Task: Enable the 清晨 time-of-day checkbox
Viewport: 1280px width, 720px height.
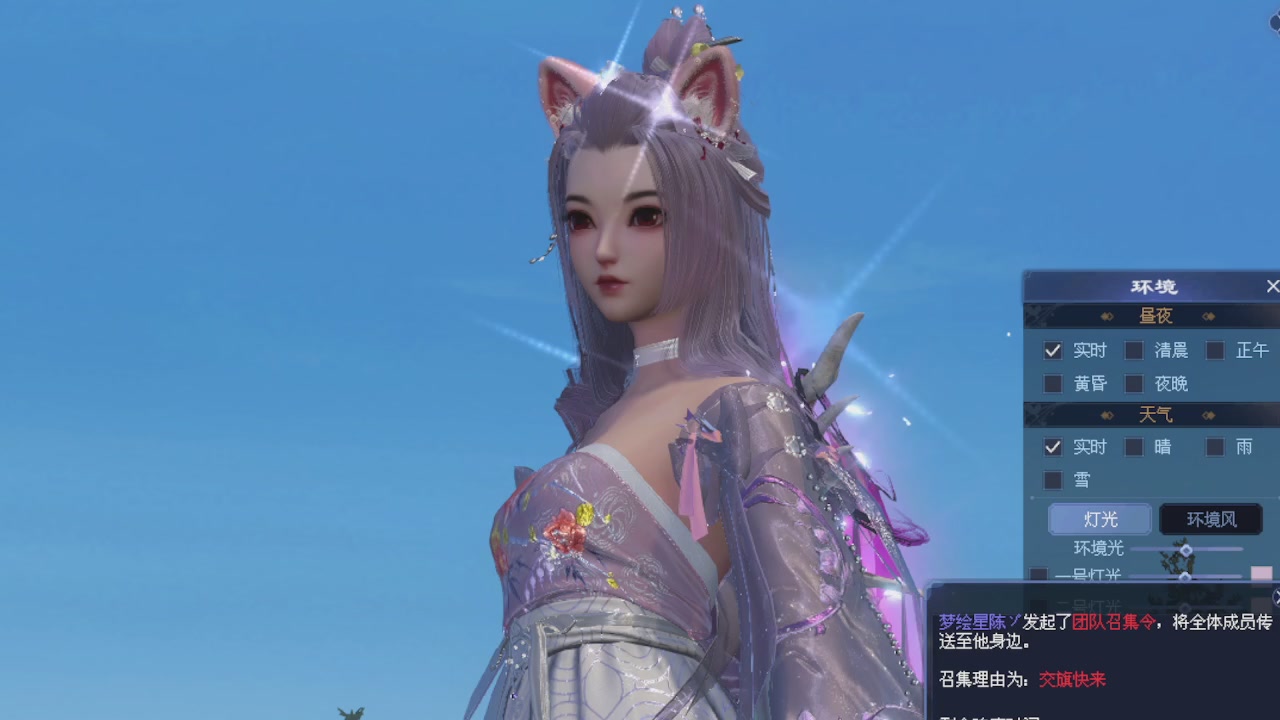Action: point(1134,350)
